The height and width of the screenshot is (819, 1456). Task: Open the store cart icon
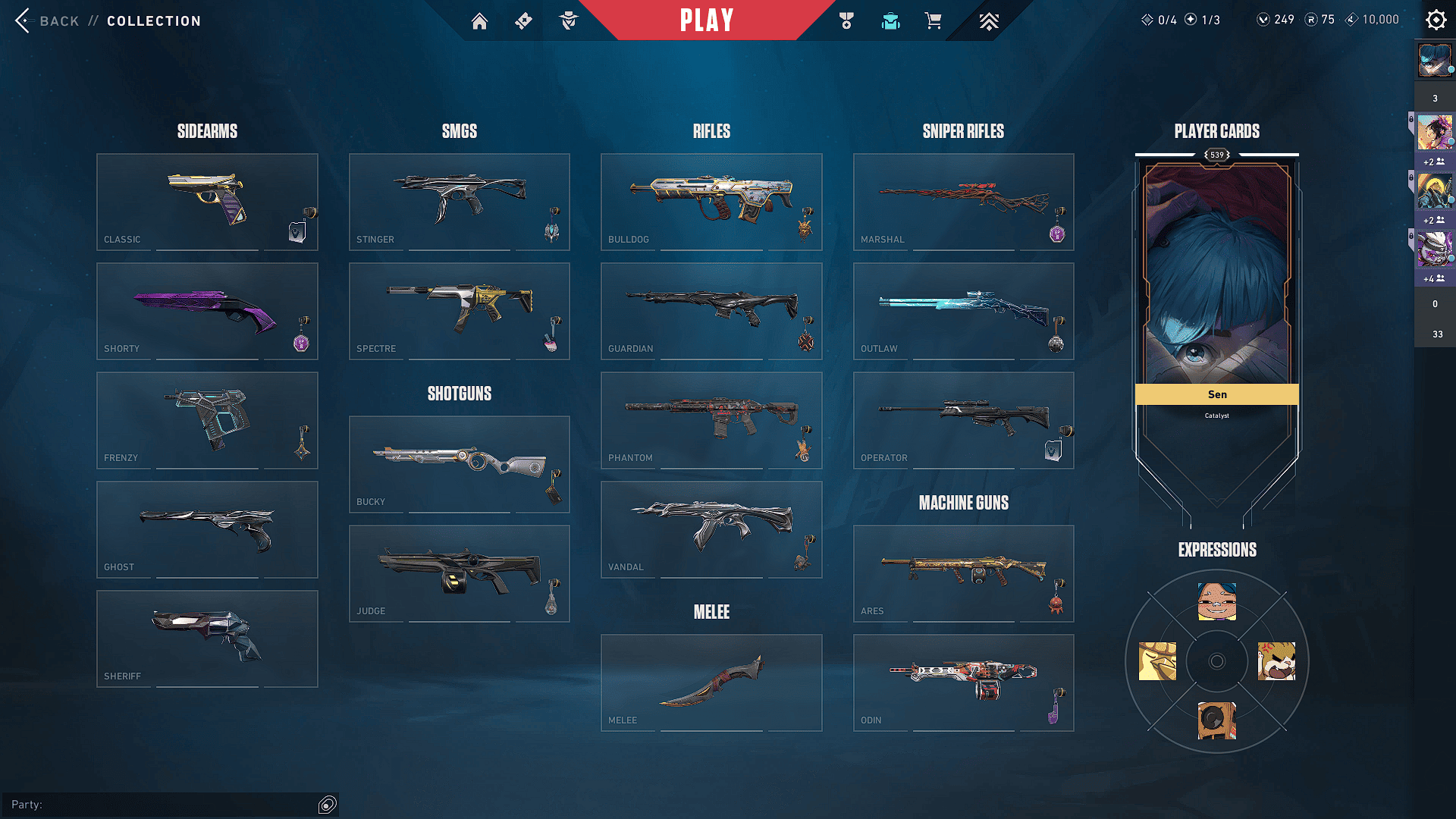(x=933, y=21)
